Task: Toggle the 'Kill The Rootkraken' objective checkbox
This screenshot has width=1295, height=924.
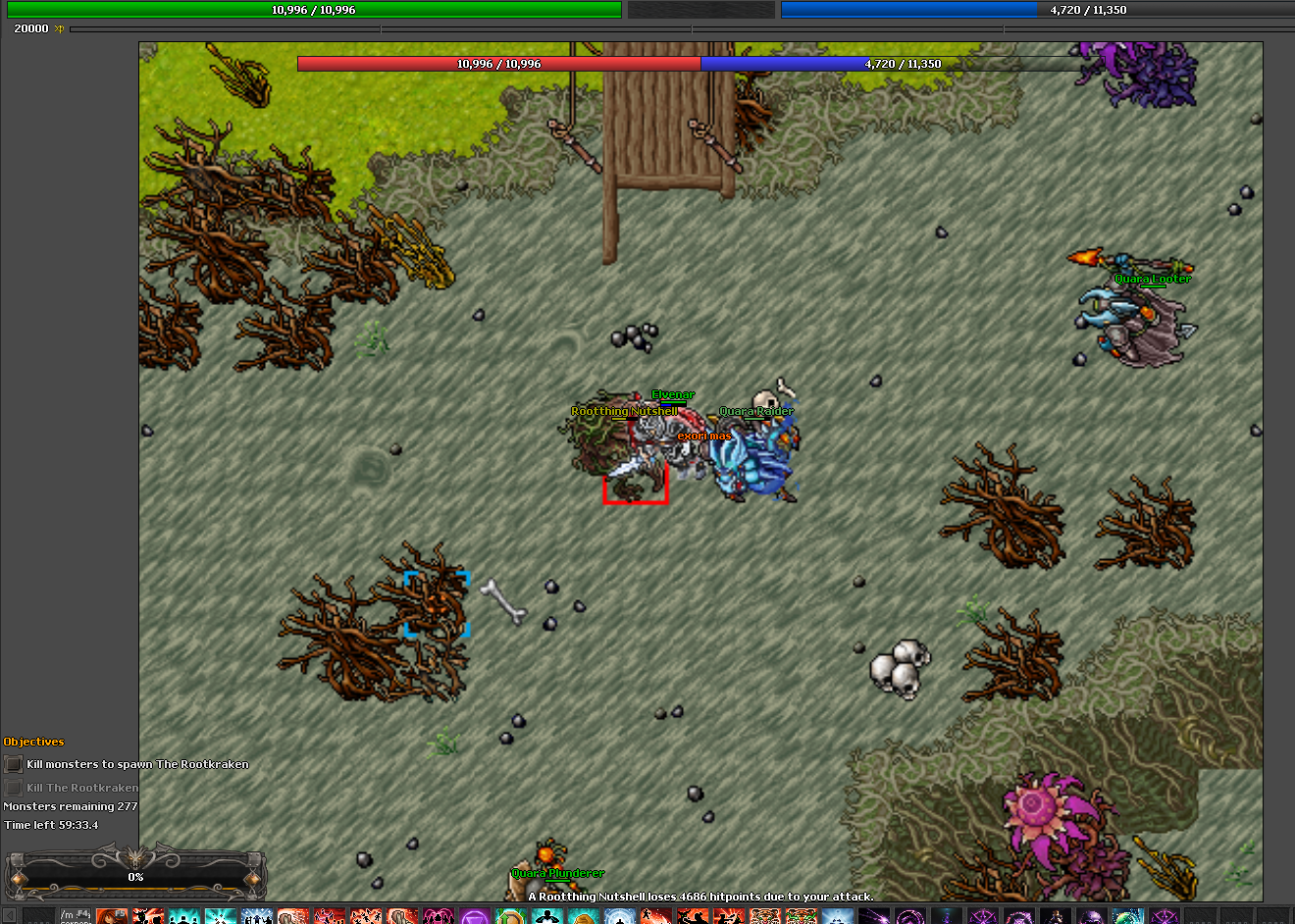Action: (14, 788)
